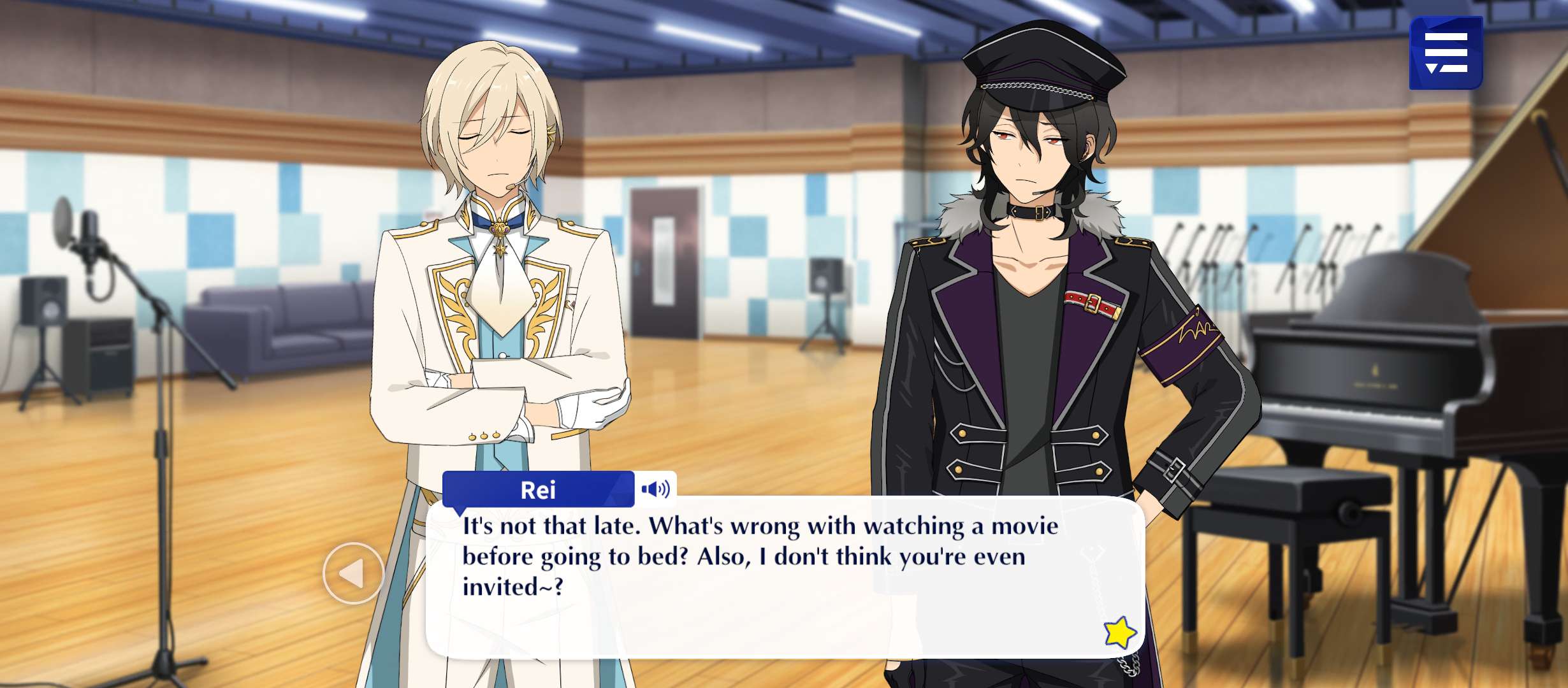Open the story menu in the top corner
Viewport: 1568px width, 688px height.
1446,53
